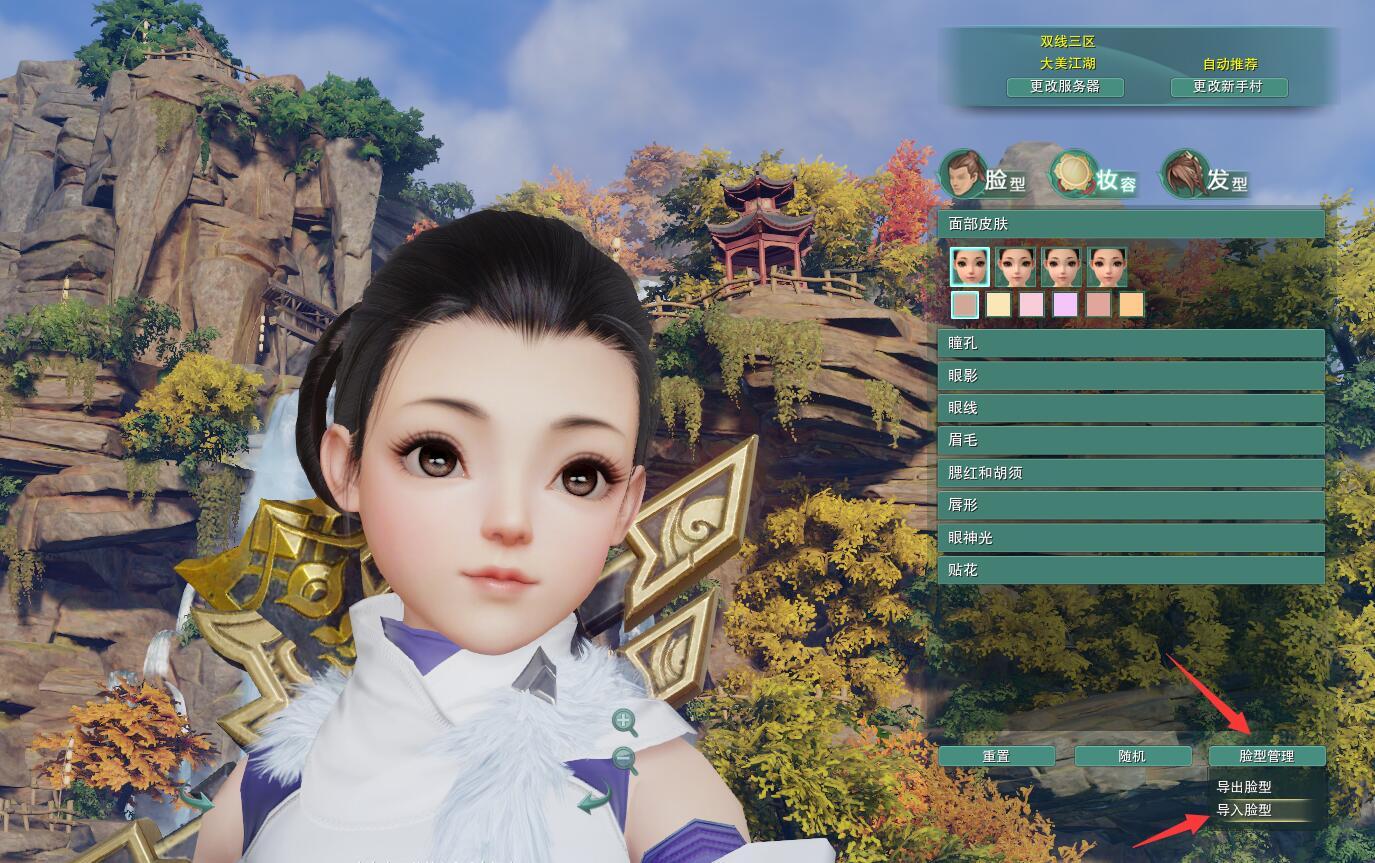Choose 导出脸型 from the dropdown
Viewport: 1375px width, 863px height.
point(1244,787)
